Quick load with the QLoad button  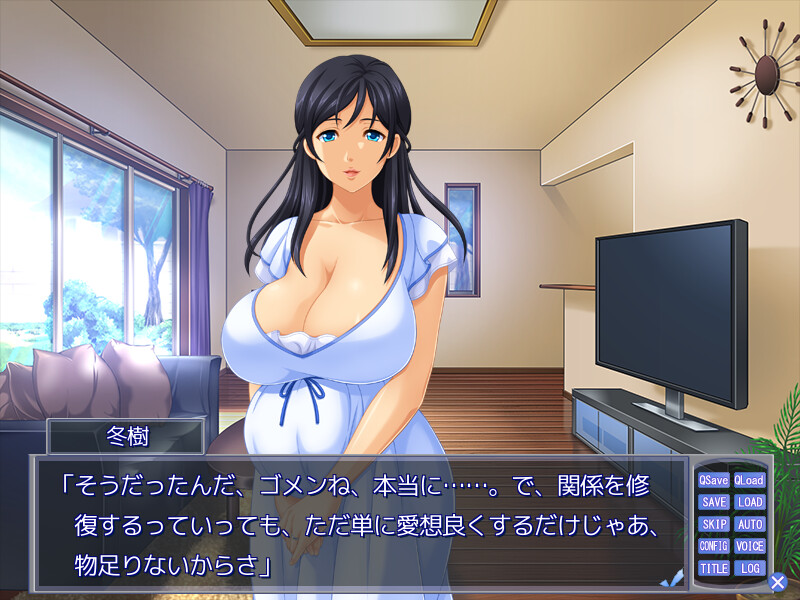749,480
